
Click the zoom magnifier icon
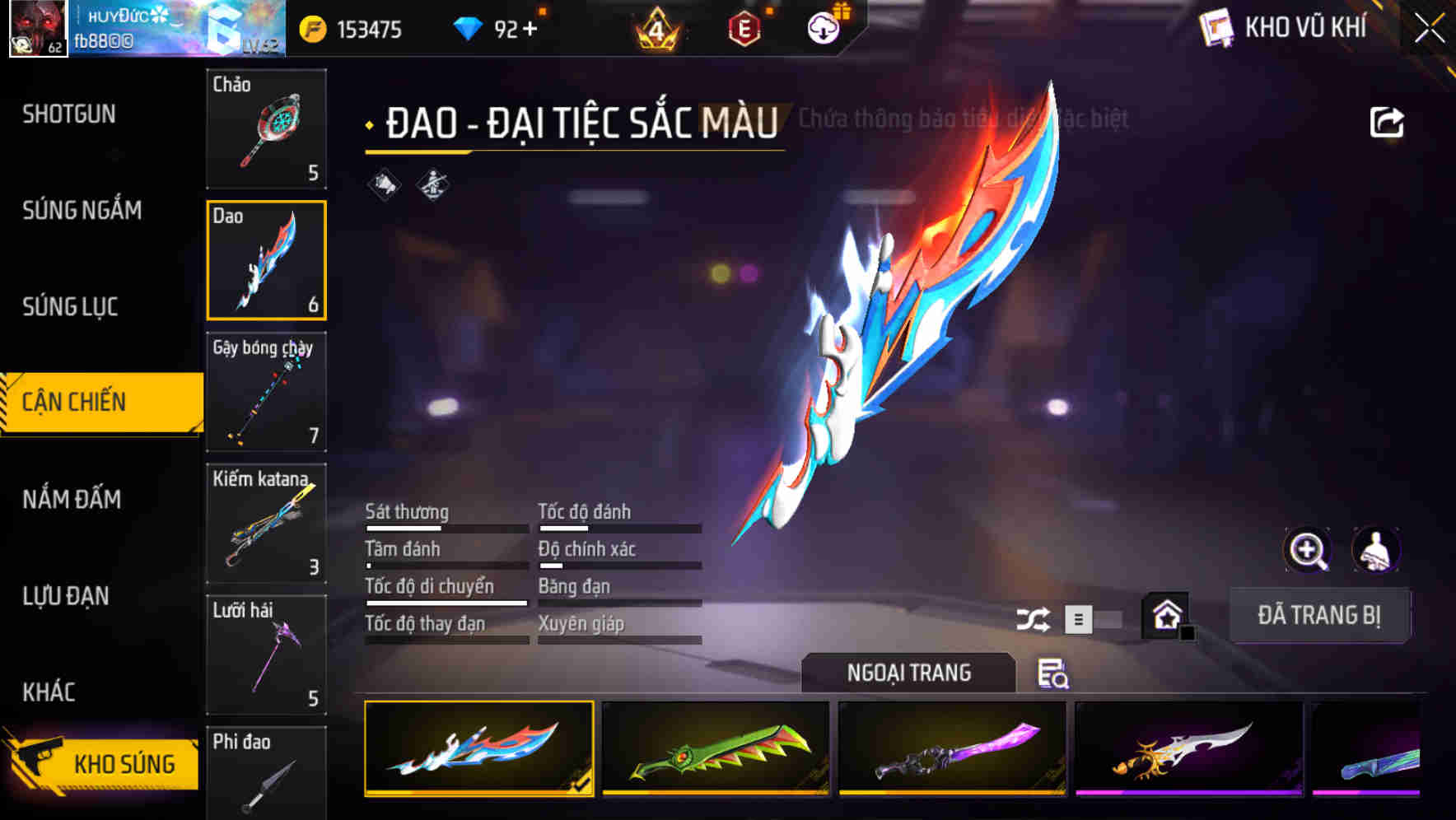tap(1308, 550)
